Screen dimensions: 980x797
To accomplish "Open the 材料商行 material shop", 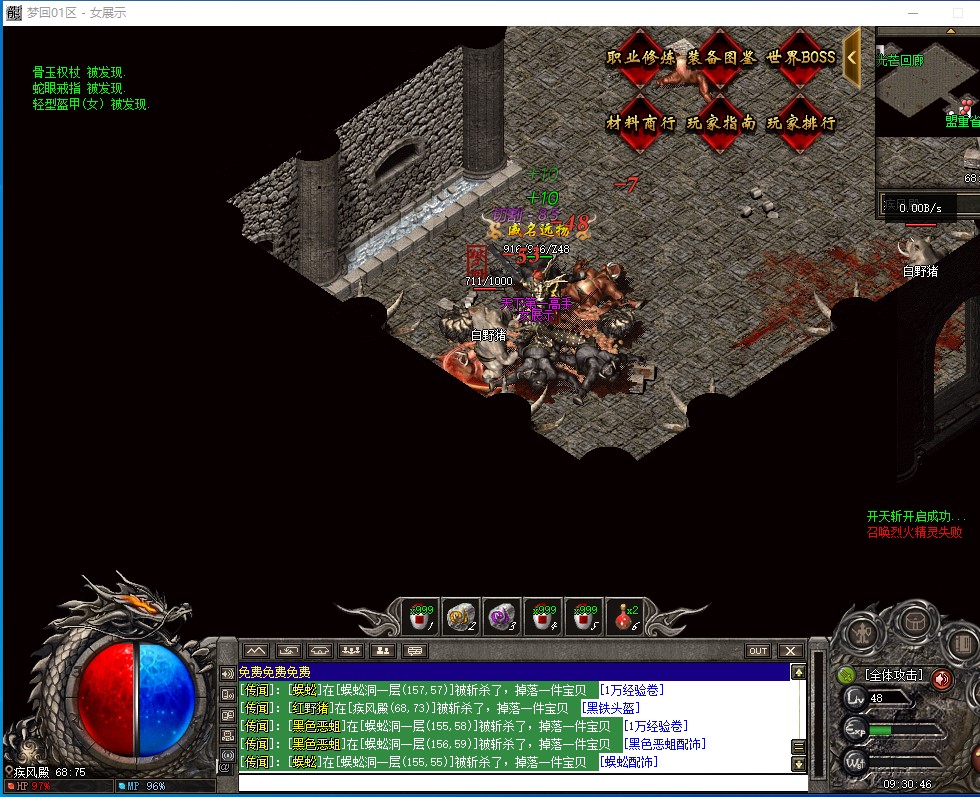I will [x=640, y=123].
